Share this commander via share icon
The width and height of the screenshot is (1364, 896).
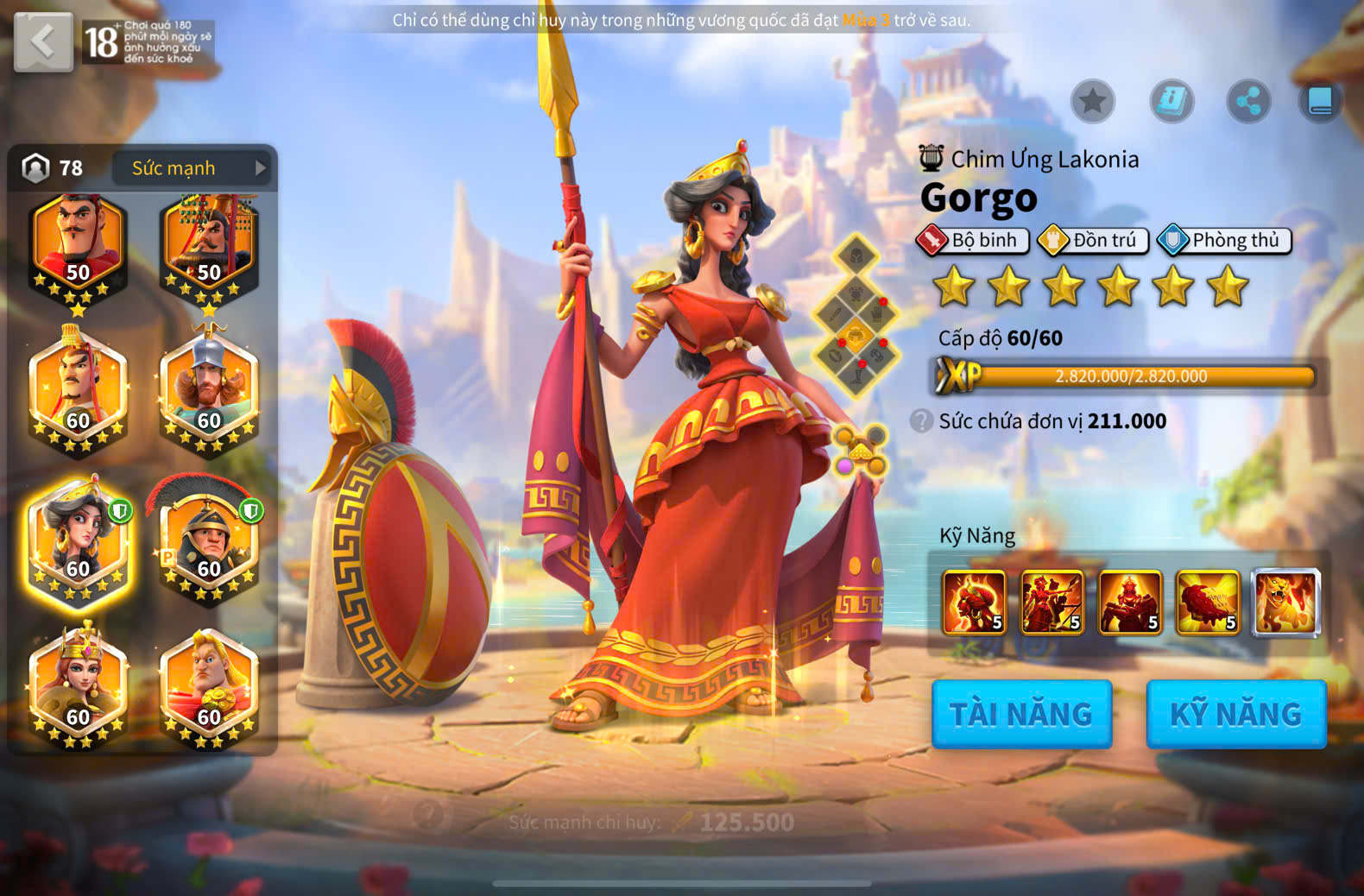pyautogui.click(x=1248, y=102)
